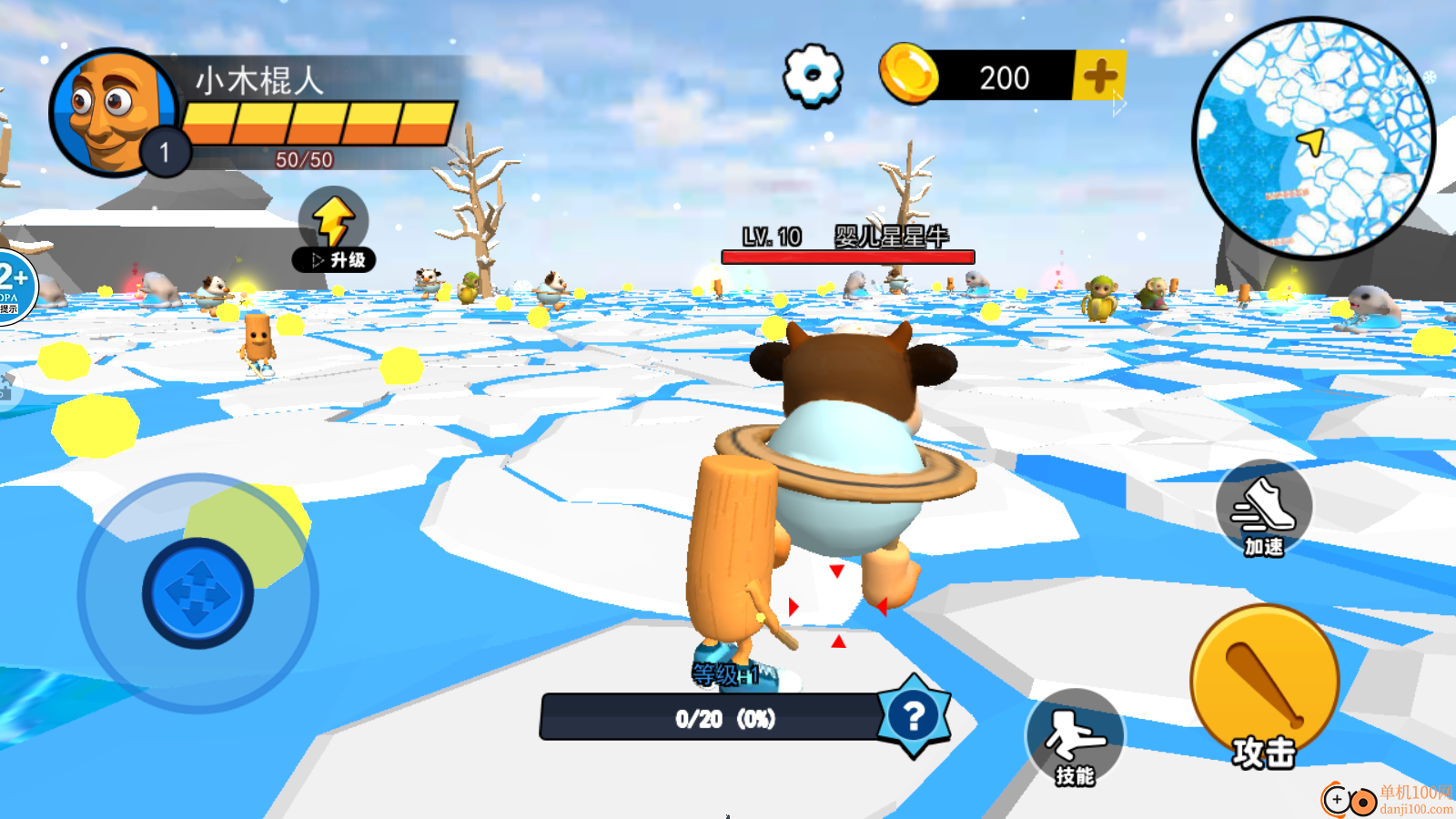Show the blue question mark help
1456x819 pixels.
914,717
